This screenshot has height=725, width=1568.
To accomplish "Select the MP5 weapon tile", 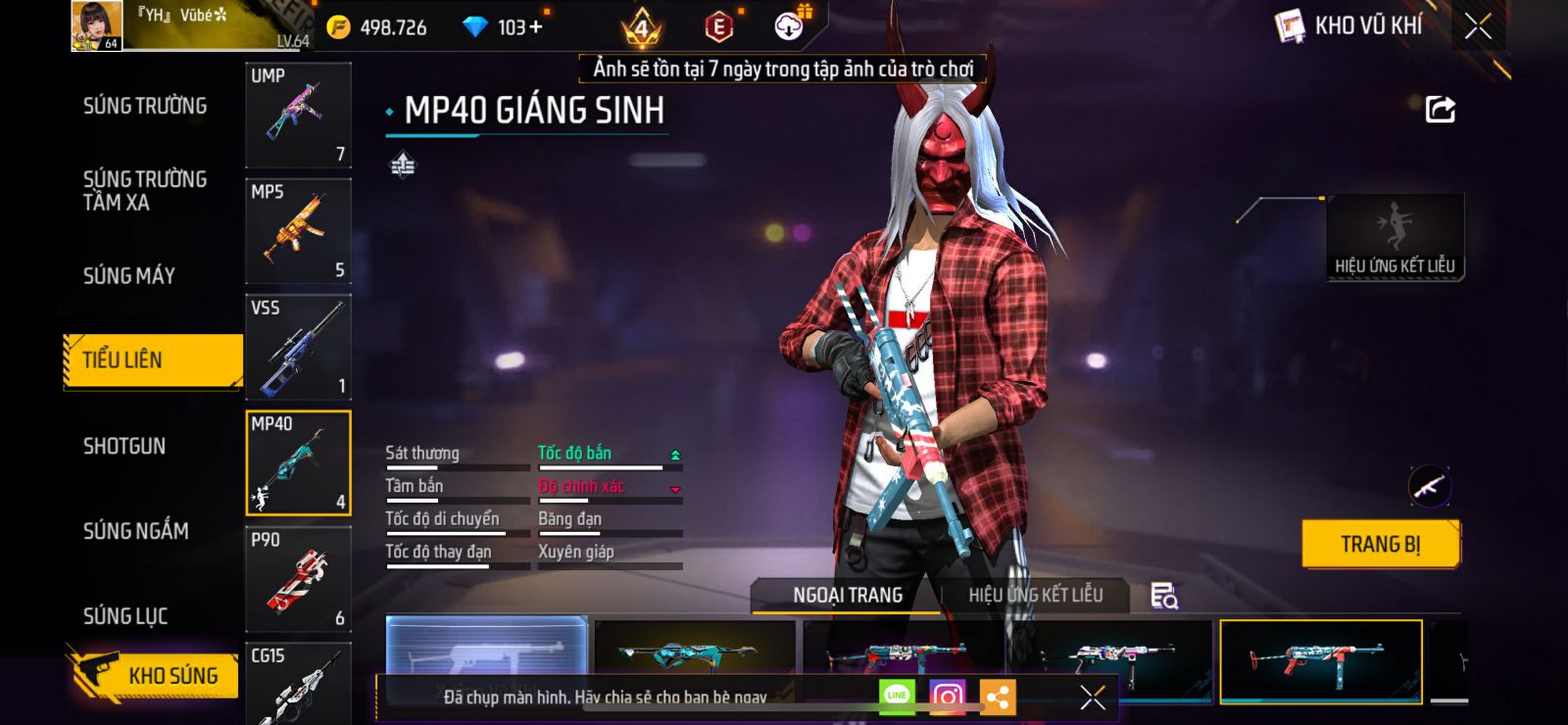I will coord(298,231).
